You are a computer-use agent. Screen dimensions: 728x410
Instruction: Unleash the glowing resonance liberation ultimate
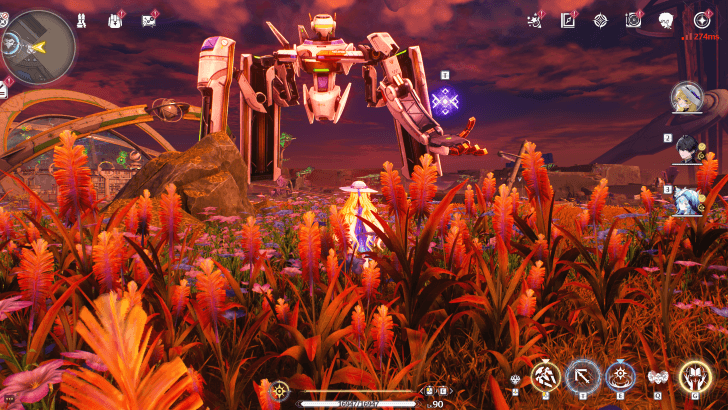coord(694,376)
